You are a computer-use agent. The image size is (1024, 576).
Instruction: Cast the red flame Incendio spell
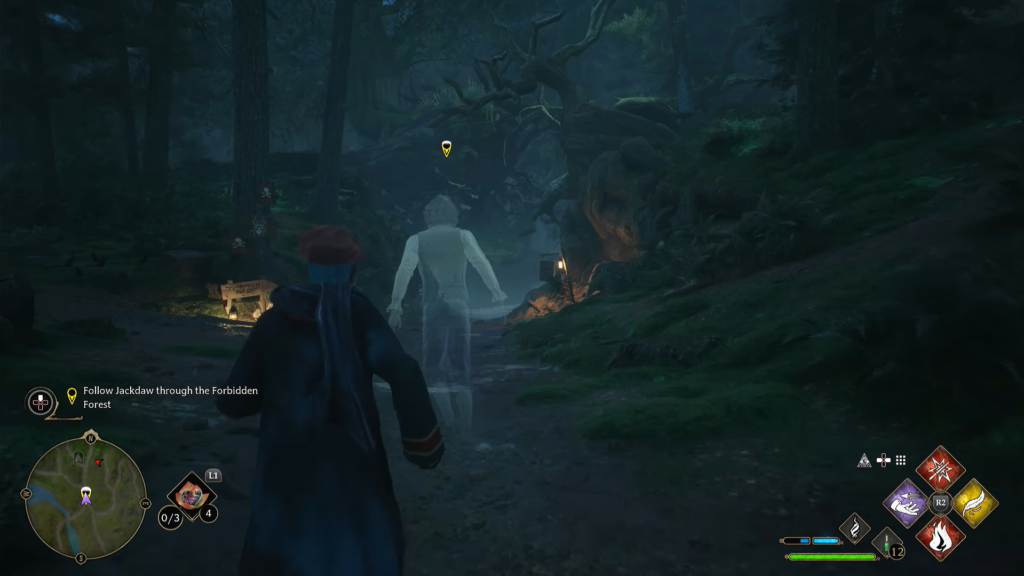click(x=940, y=536)
